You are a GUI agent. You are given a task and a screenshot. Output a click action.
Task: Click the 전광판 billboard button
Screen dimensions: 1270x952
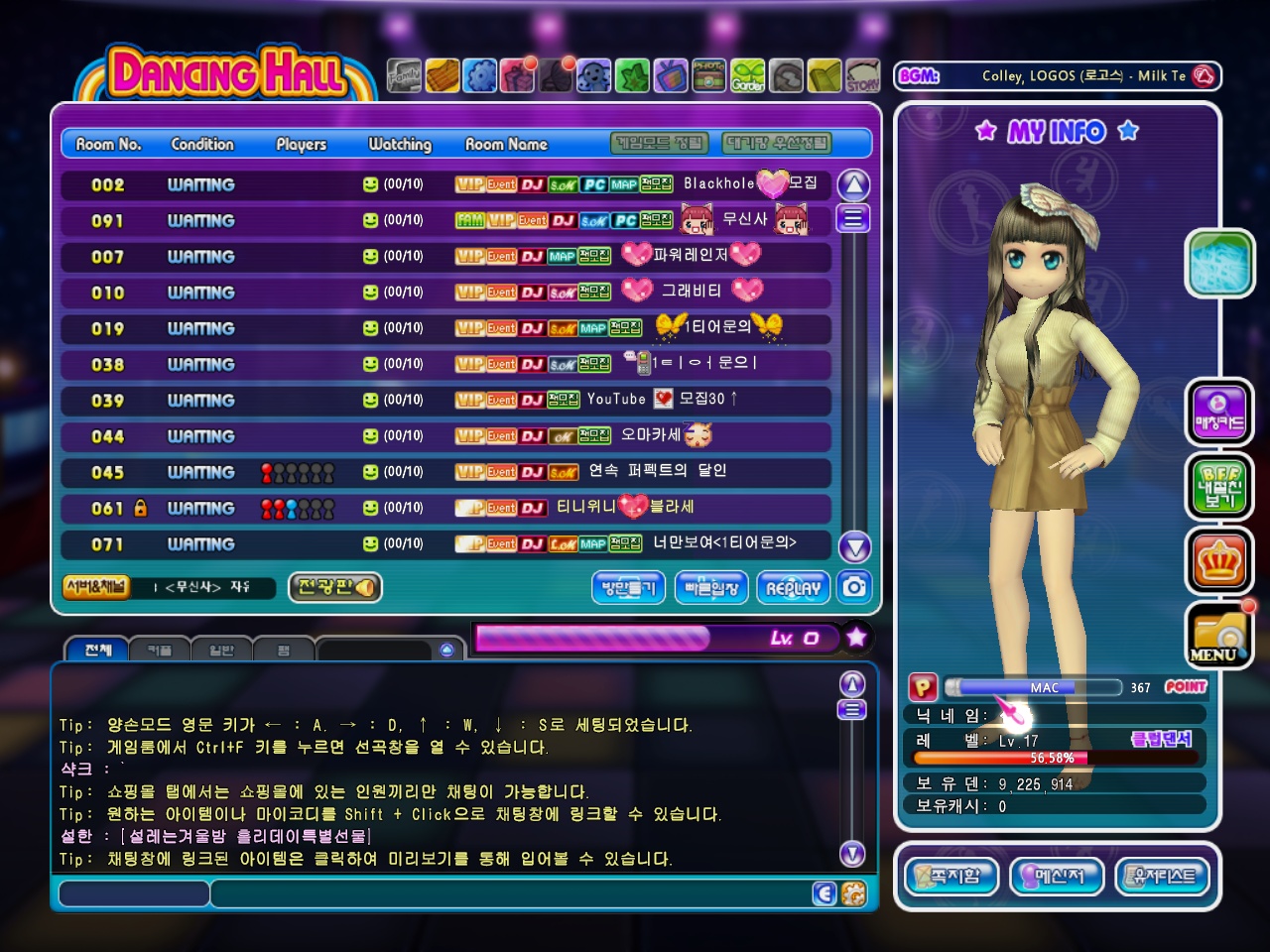point(335,587)
